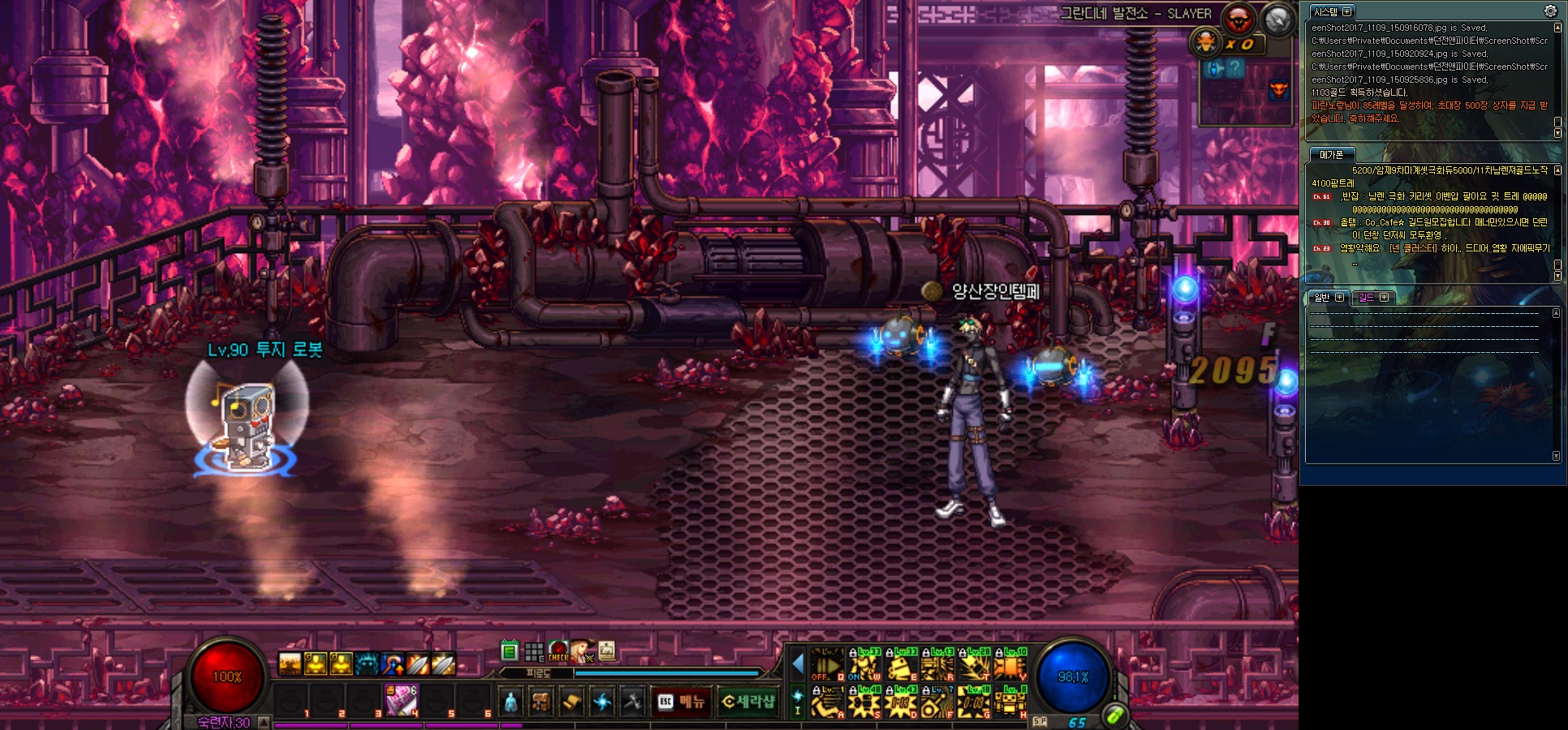
Task: Open the 세라샵 cash shop
Action: click(747, 702)
